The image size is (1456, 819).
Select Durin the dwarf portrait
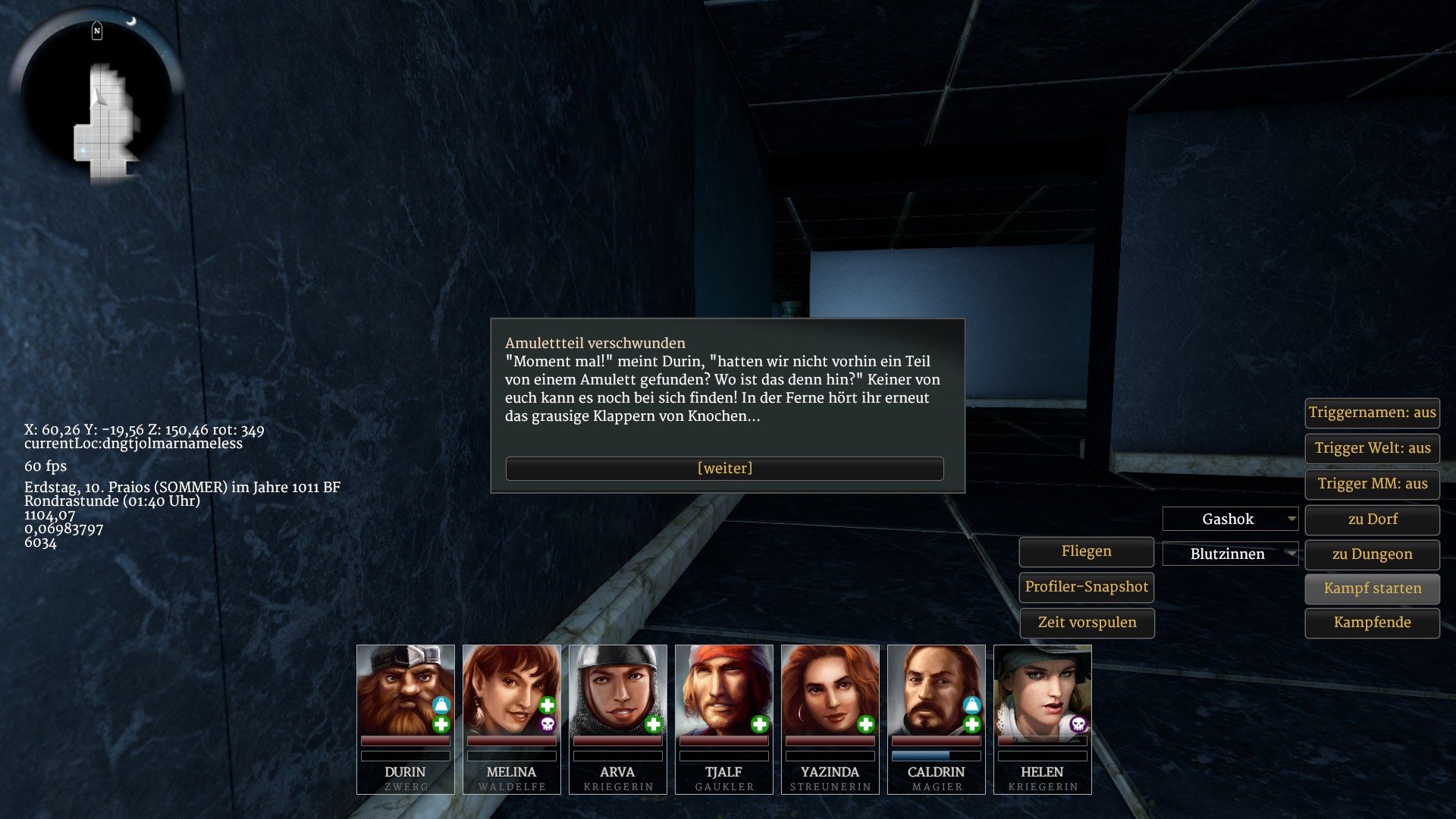405,690
